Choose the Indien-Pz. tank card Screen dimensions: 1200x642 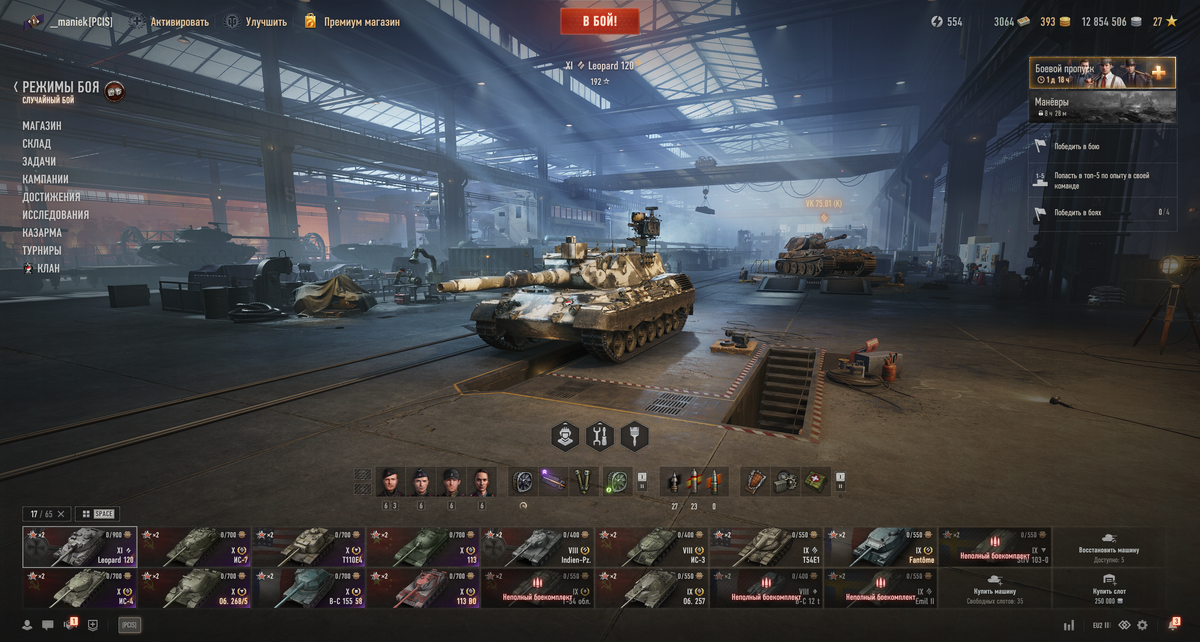[538, 548]
